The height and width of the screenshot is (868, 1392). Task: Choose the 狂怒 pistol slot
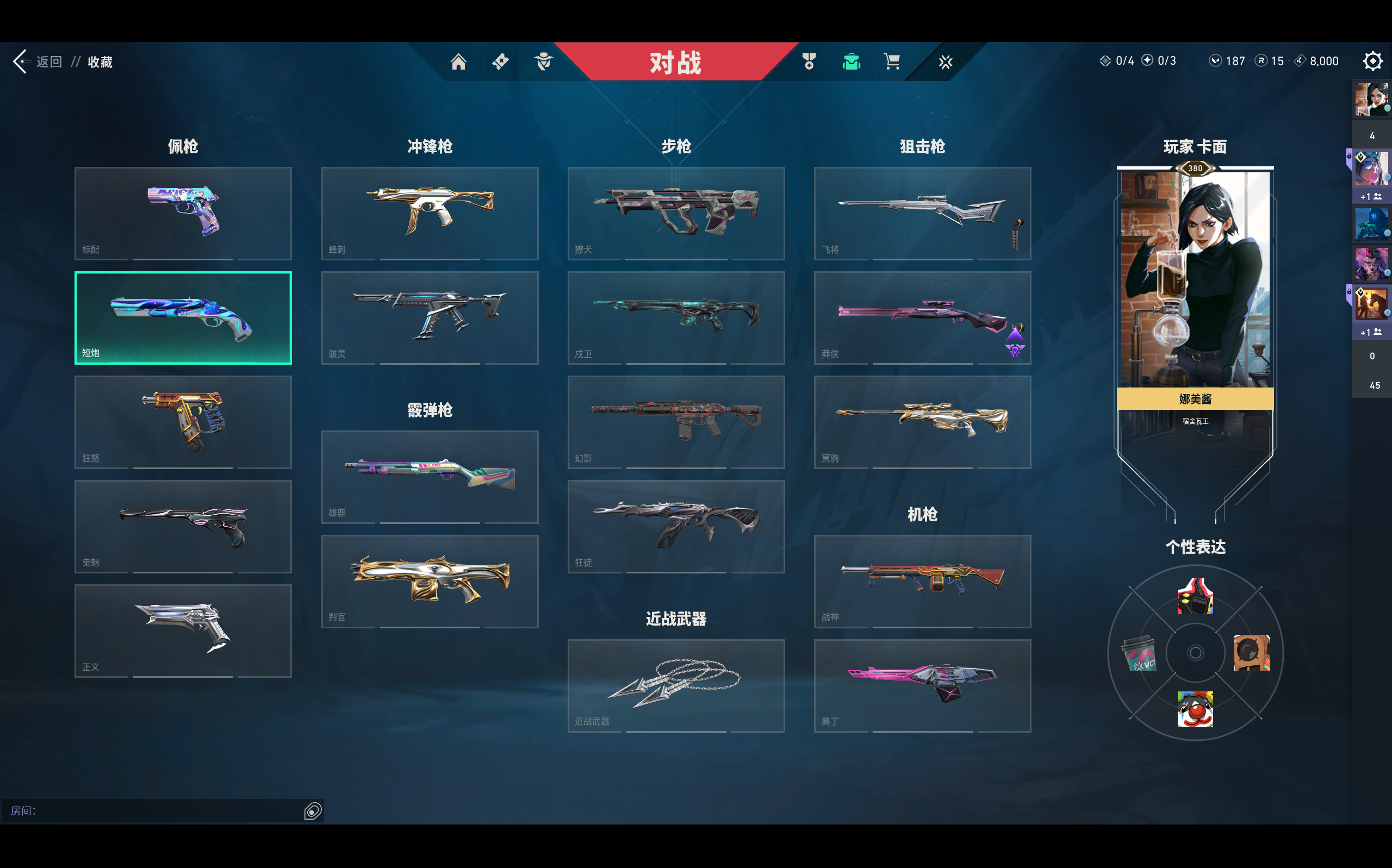click(x=183, y=422)
